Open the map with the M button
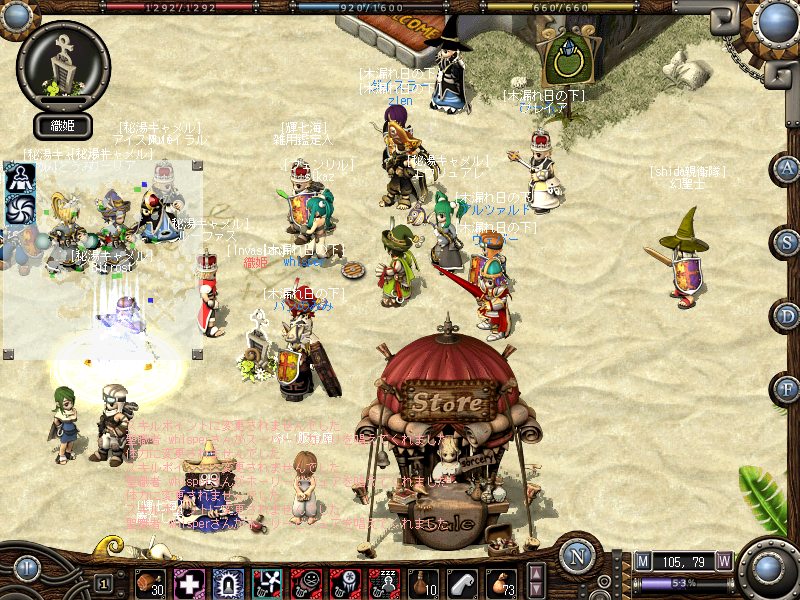Viewport: 800px width, 600px height. (x=643, y=561)
